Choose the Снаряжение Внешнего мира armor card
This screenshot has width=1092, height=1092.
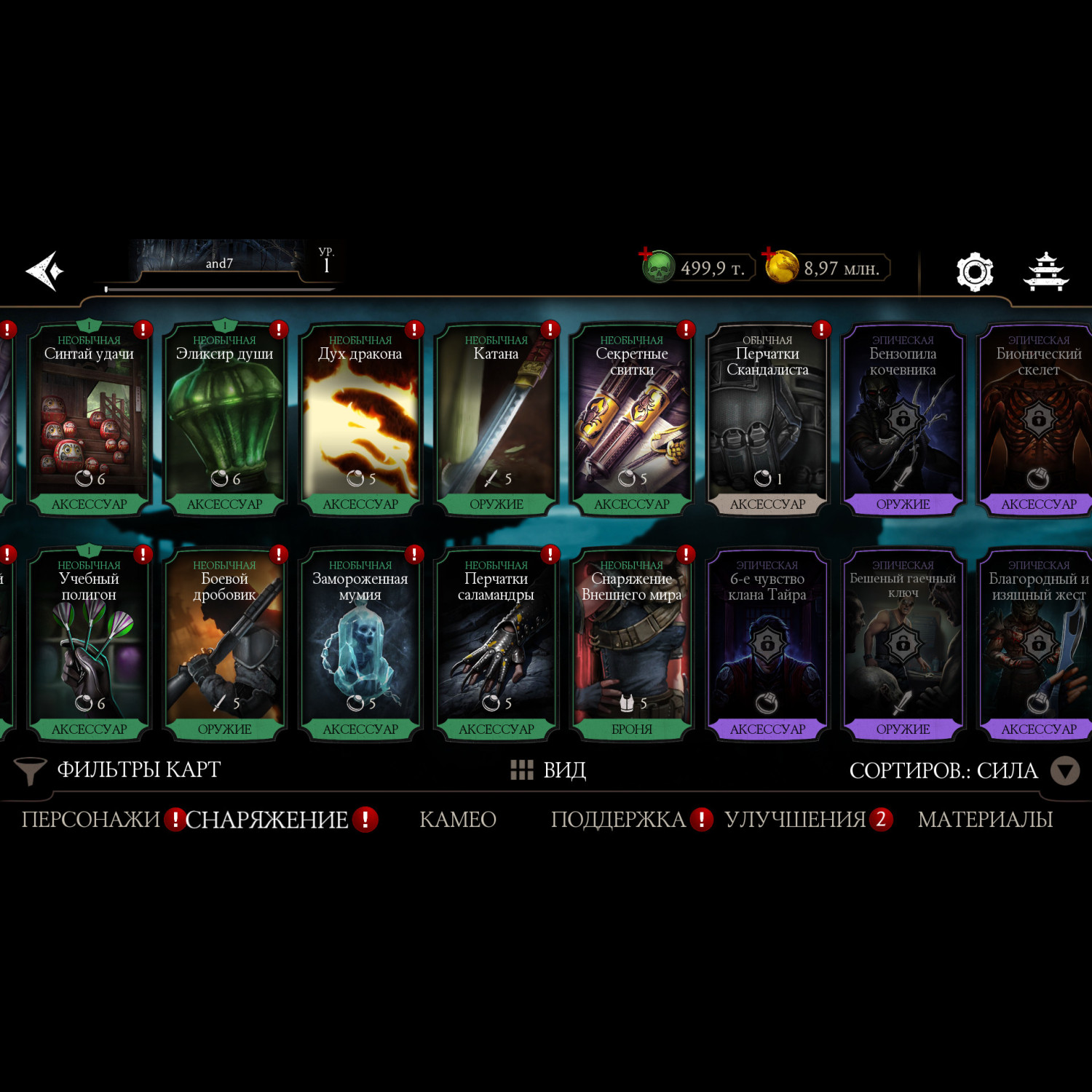coord(632,645)
